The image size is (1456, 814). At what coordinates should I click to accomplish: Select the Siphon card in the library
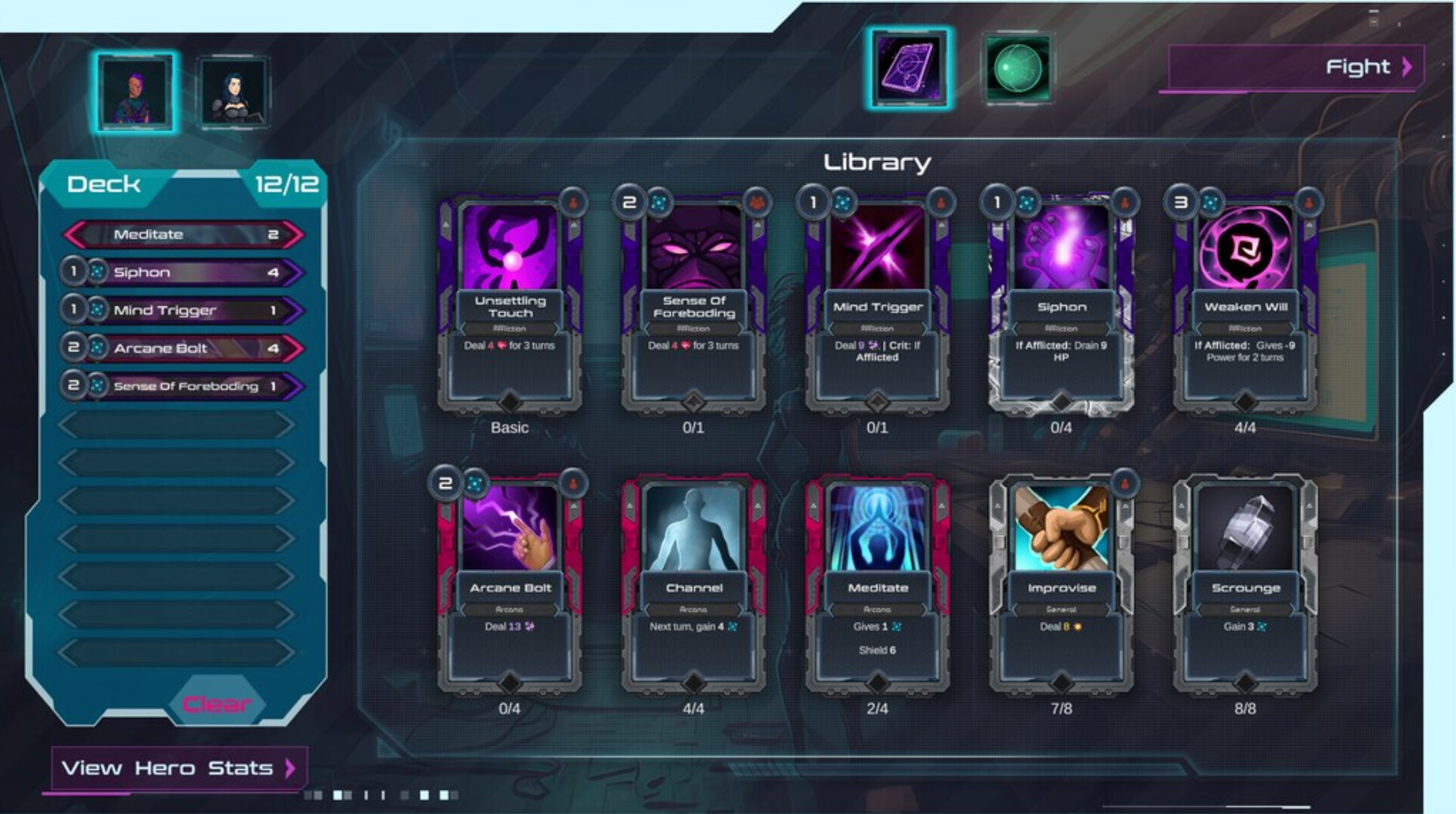click(x=1061, y=302)
